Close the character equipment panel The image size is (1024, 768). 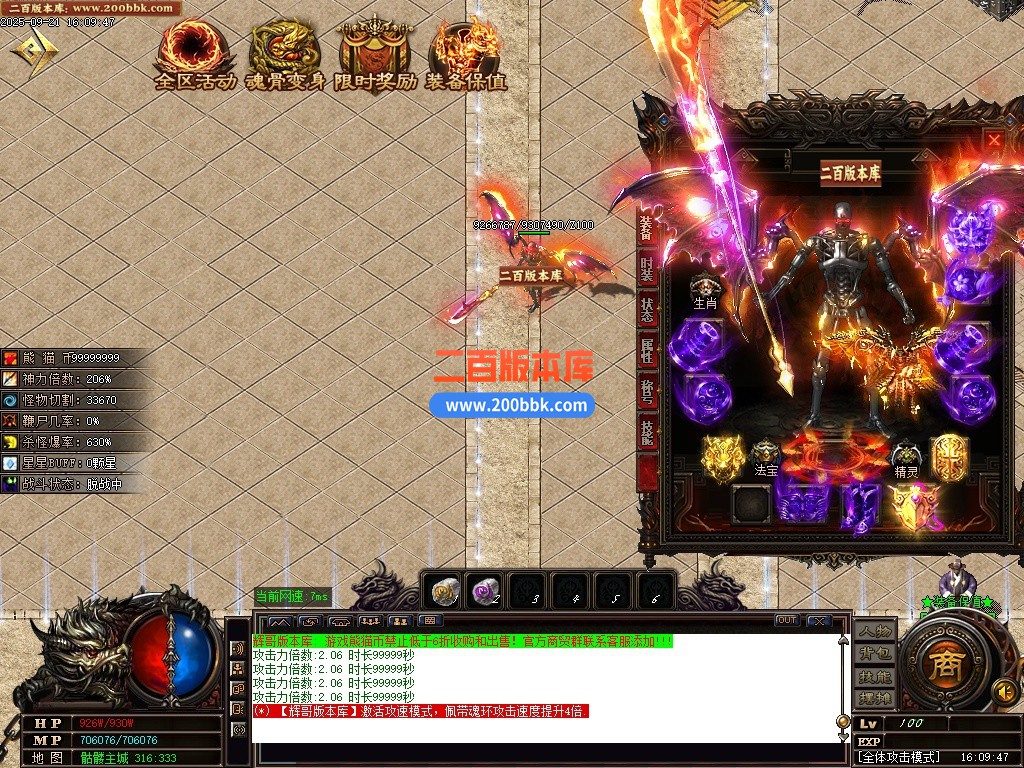[993, 141]
